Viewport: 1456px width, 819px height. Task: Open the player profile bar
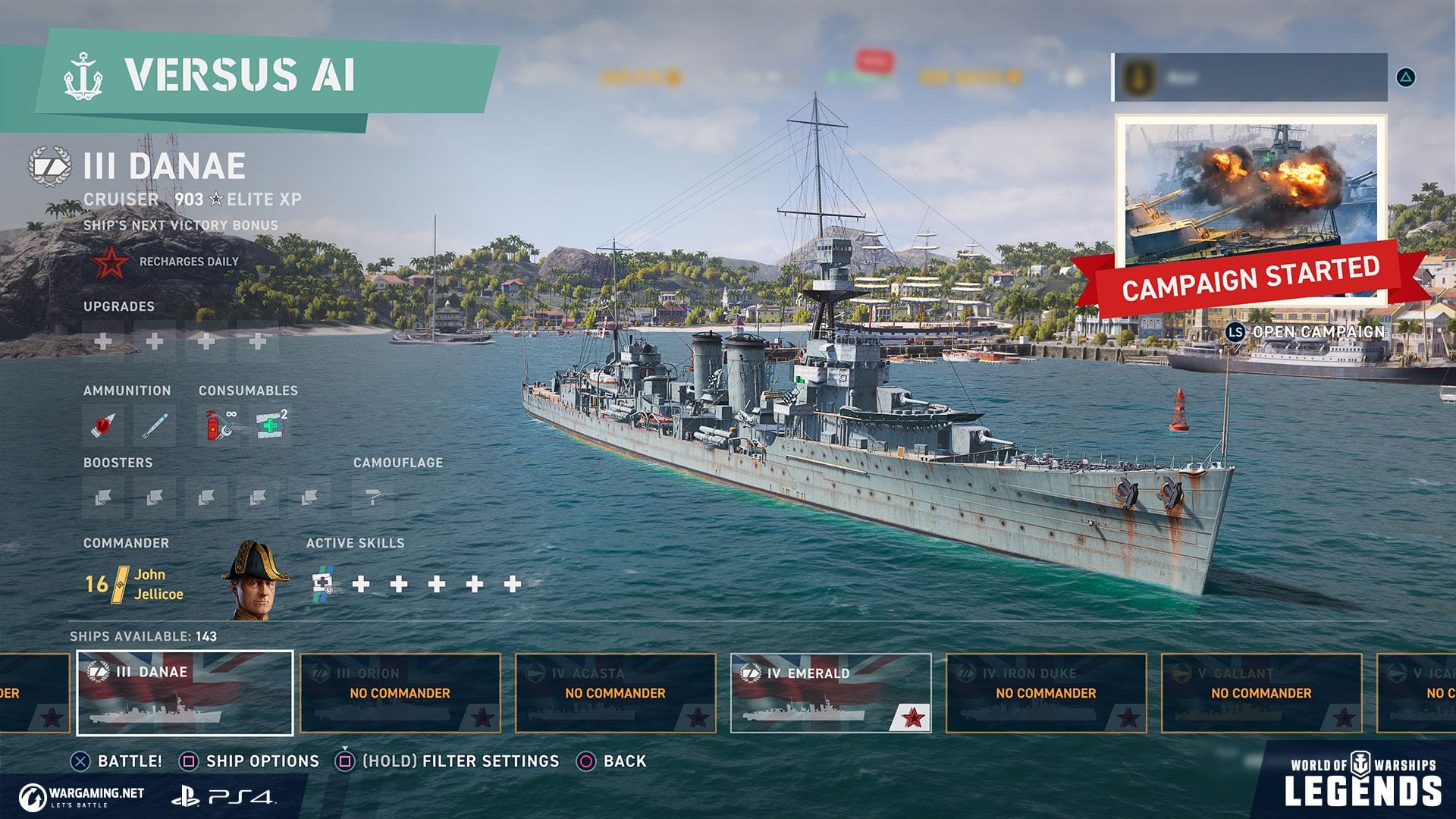point(1250,77)
